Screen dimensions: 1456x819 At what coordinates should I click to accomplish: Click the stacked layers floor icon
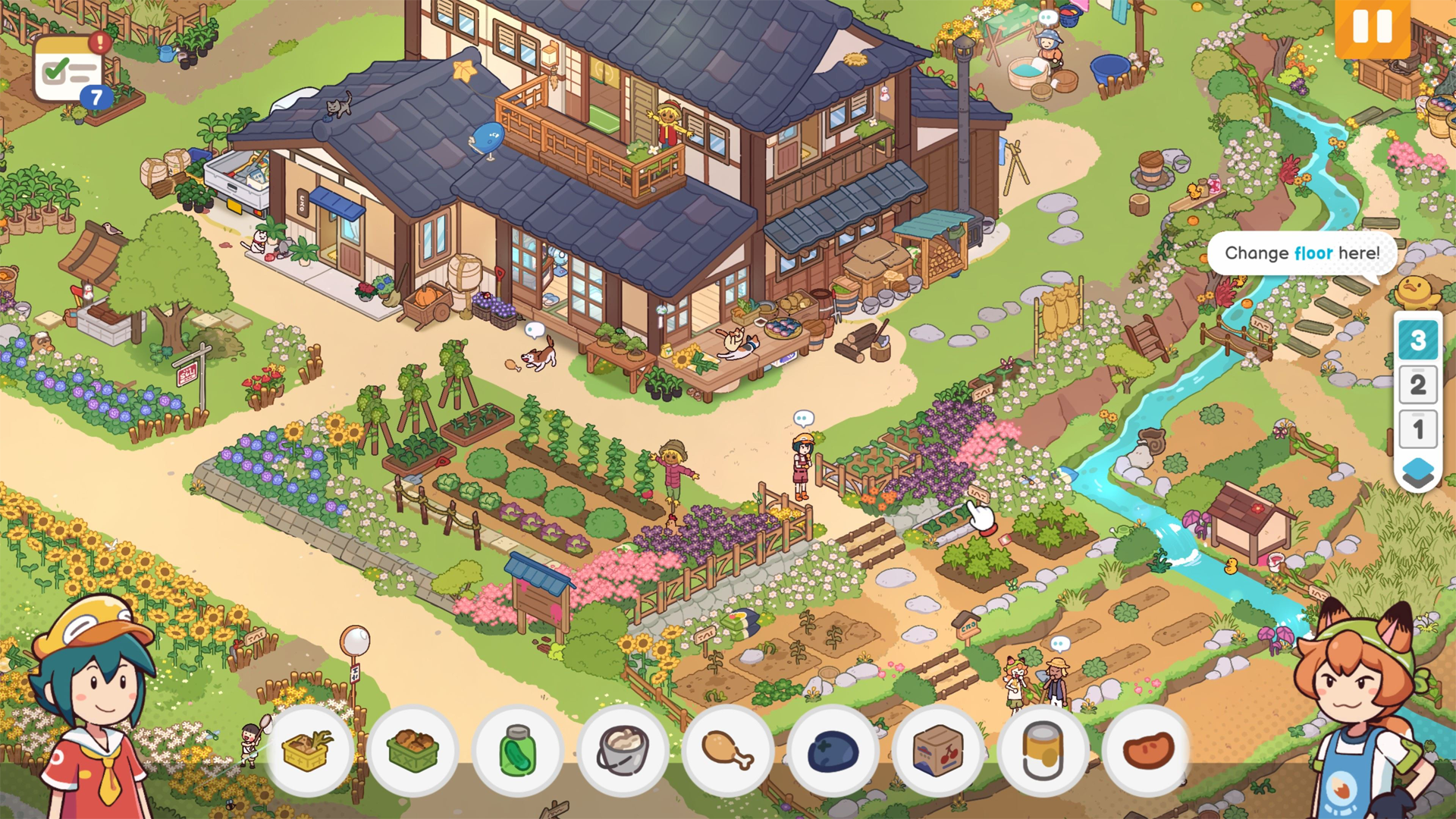[x=1417, y=472]
